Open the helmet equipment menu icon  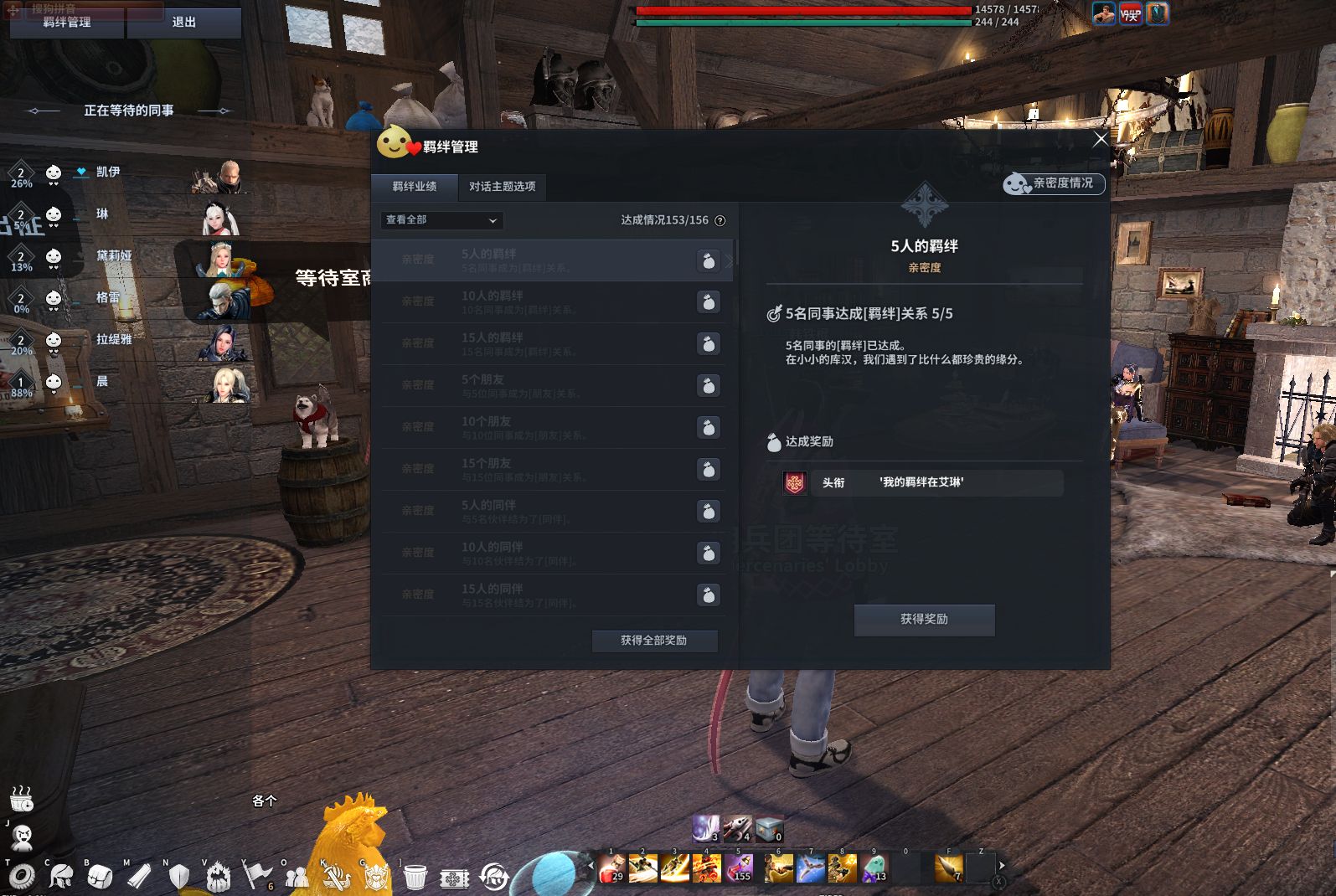(60, 876)
